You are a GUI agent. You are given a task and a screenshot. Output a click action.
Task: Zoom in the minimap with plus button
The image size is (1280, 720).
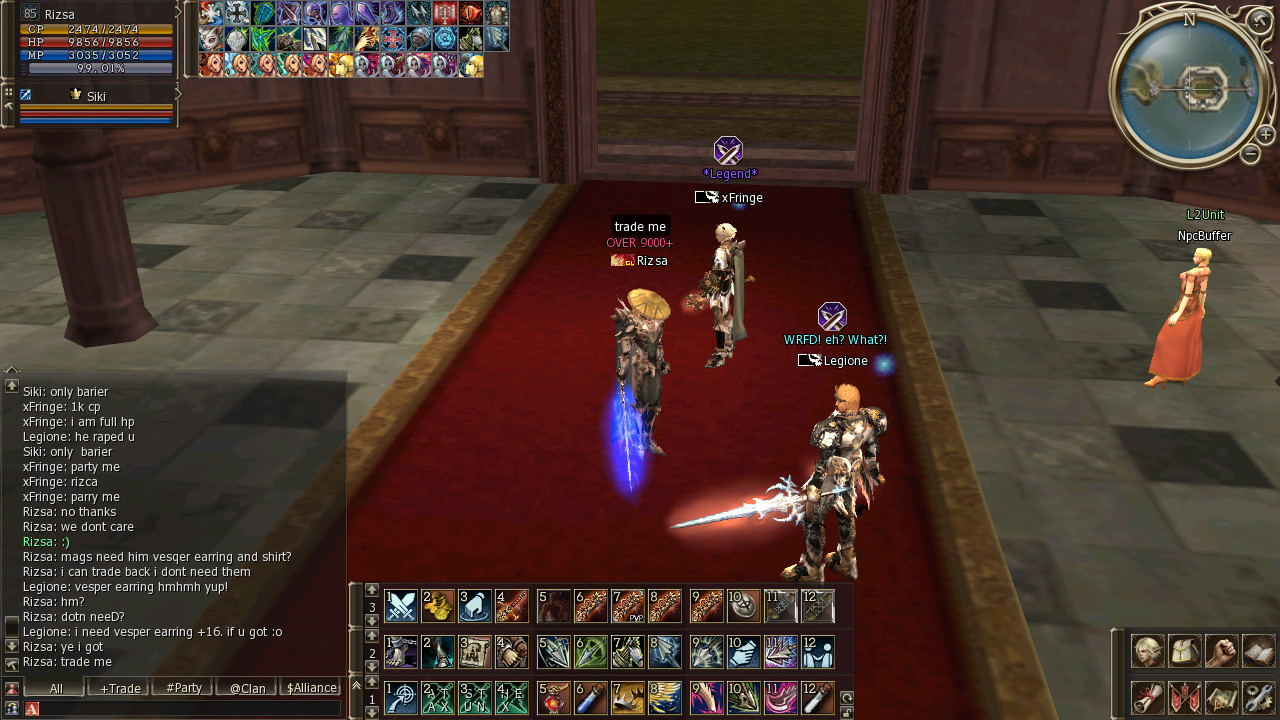[x=1265, y=135]
